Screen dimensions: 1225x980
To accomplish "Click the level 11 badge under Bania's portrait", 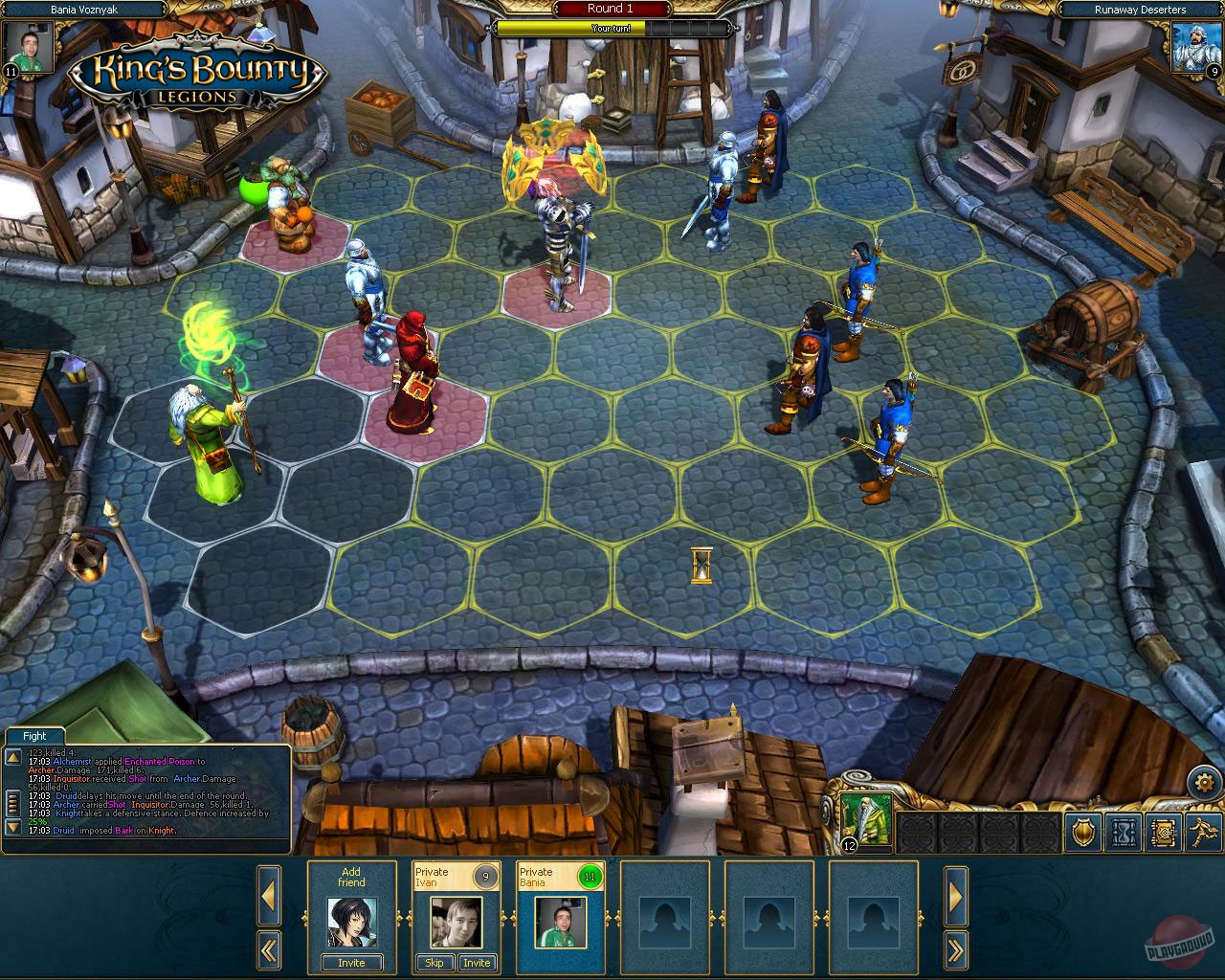I will pos(11,69).
